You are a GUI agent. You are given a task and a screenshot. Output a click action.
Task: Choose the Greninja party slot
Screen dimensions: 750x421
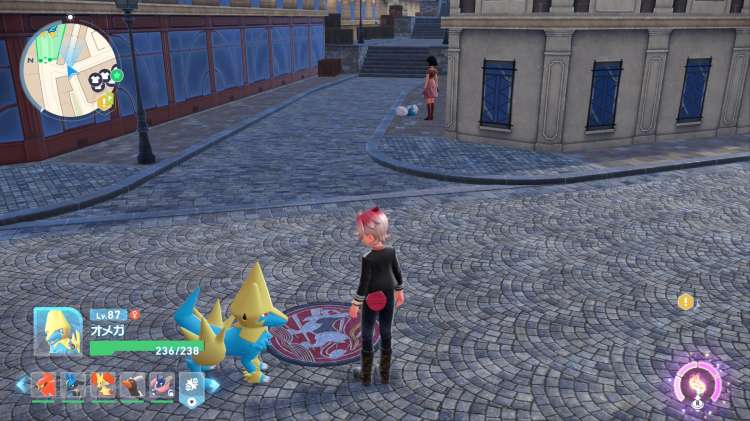click(x=162, y=384)
